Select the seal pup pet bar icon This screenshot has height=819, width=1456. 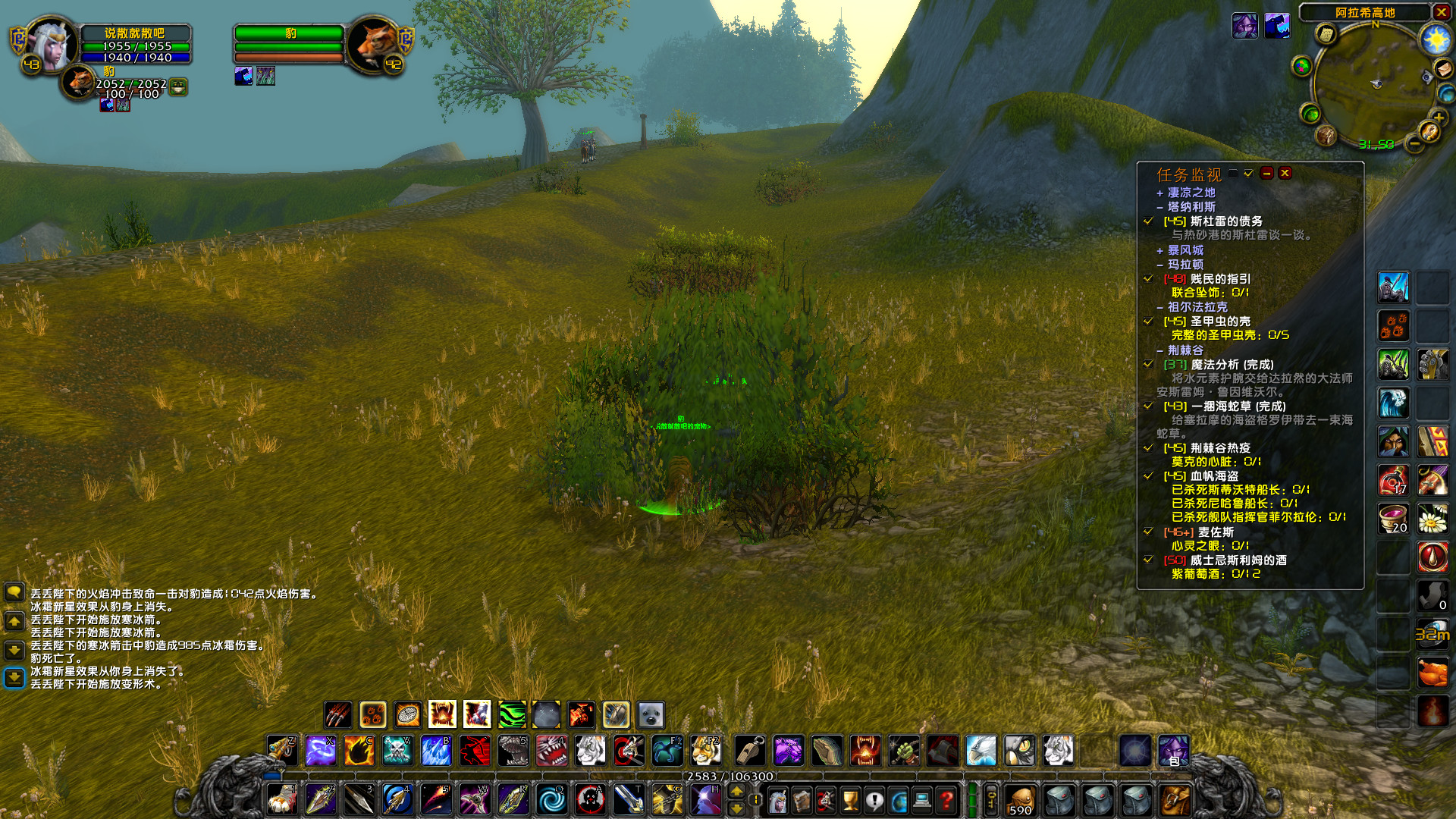(x=651, y=714)
